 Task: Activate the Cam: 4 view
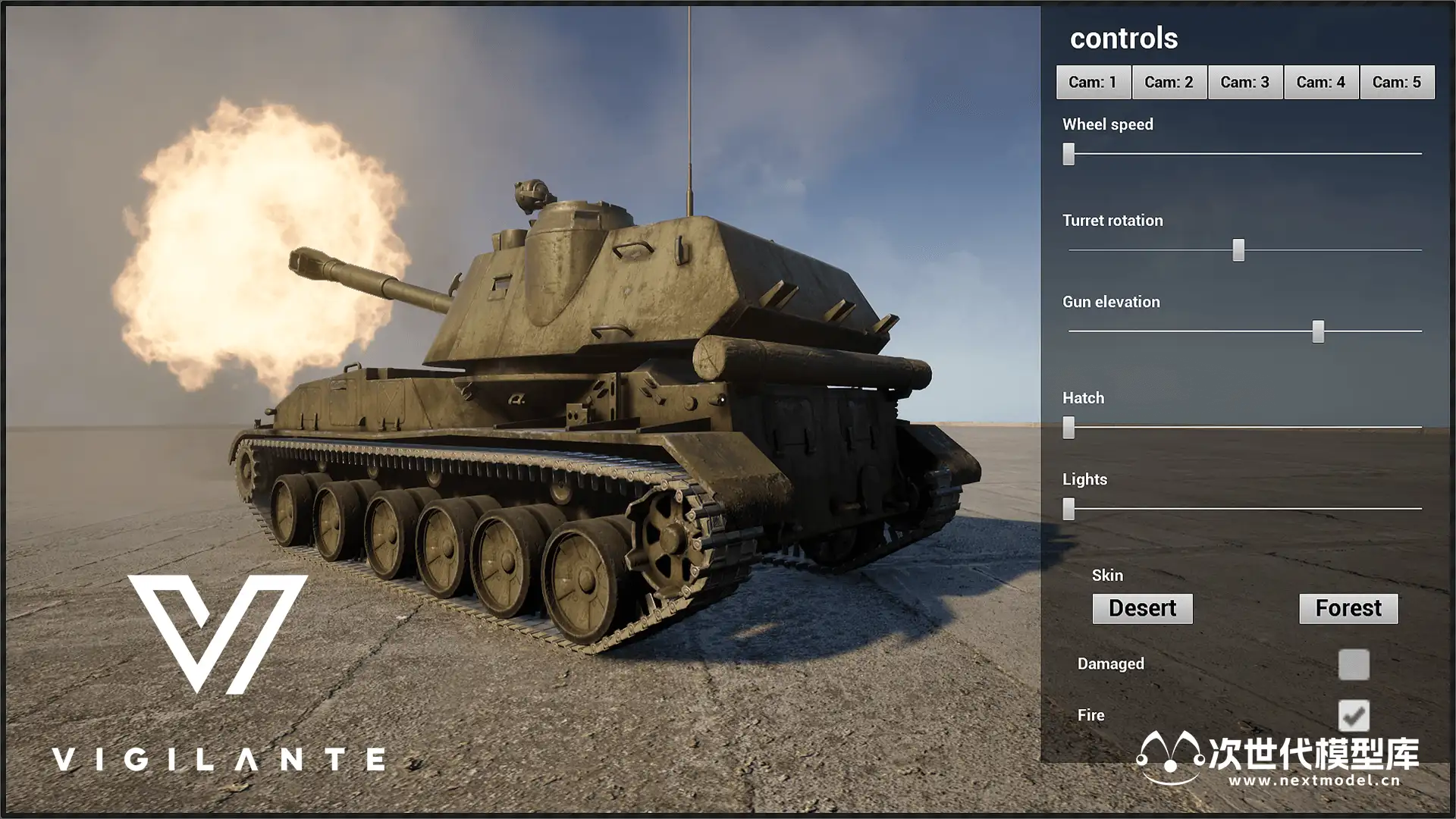pos(1320,82)
